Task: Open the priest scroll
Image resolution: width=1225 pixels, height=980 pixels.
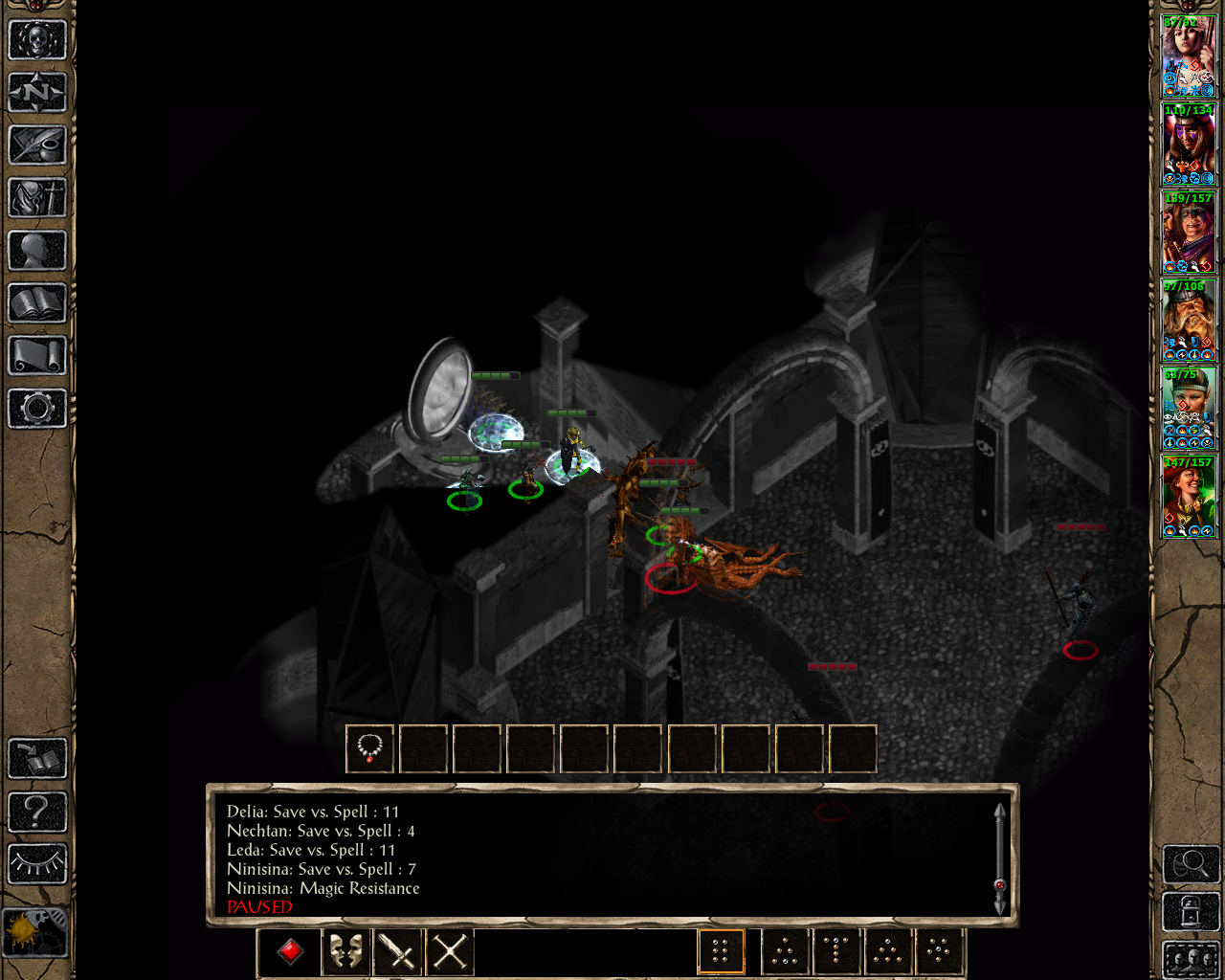Action: pyautogui.click(x=37, y=356)
